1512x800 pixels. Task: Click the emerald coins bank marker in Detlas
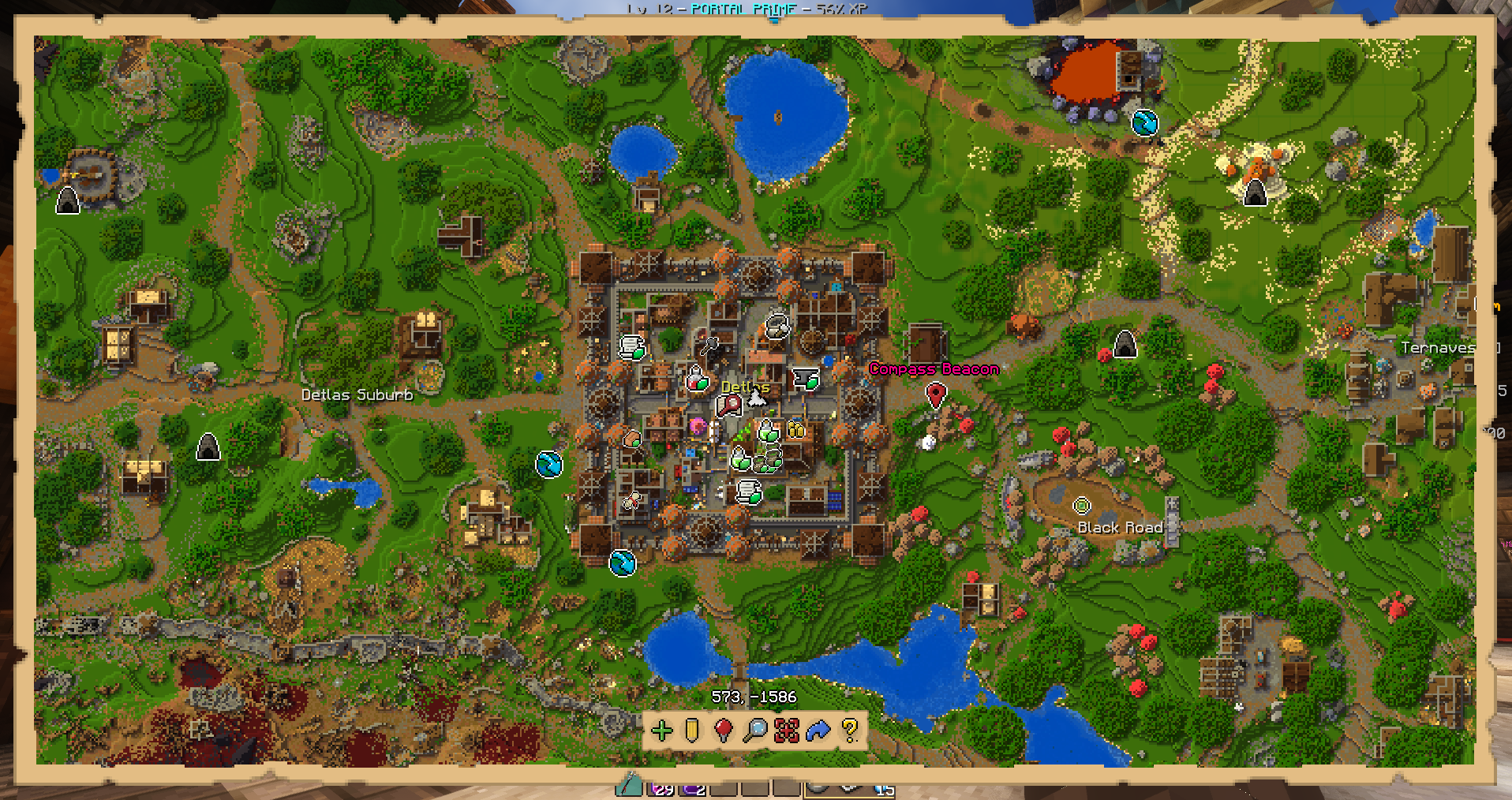(795, 430)
